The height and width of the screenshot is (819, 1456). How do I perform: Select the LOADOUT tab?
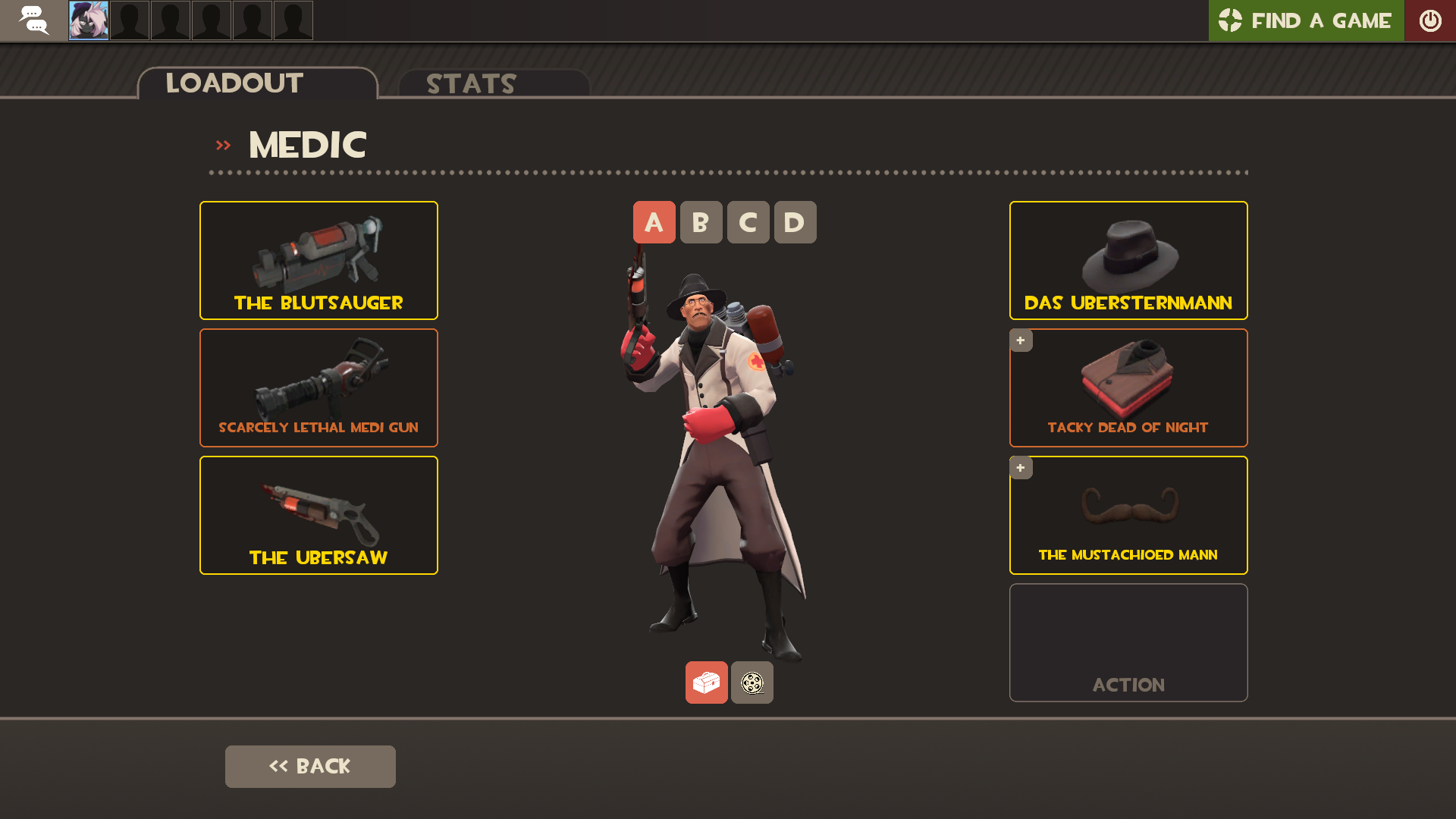click(x=234, y=83)
